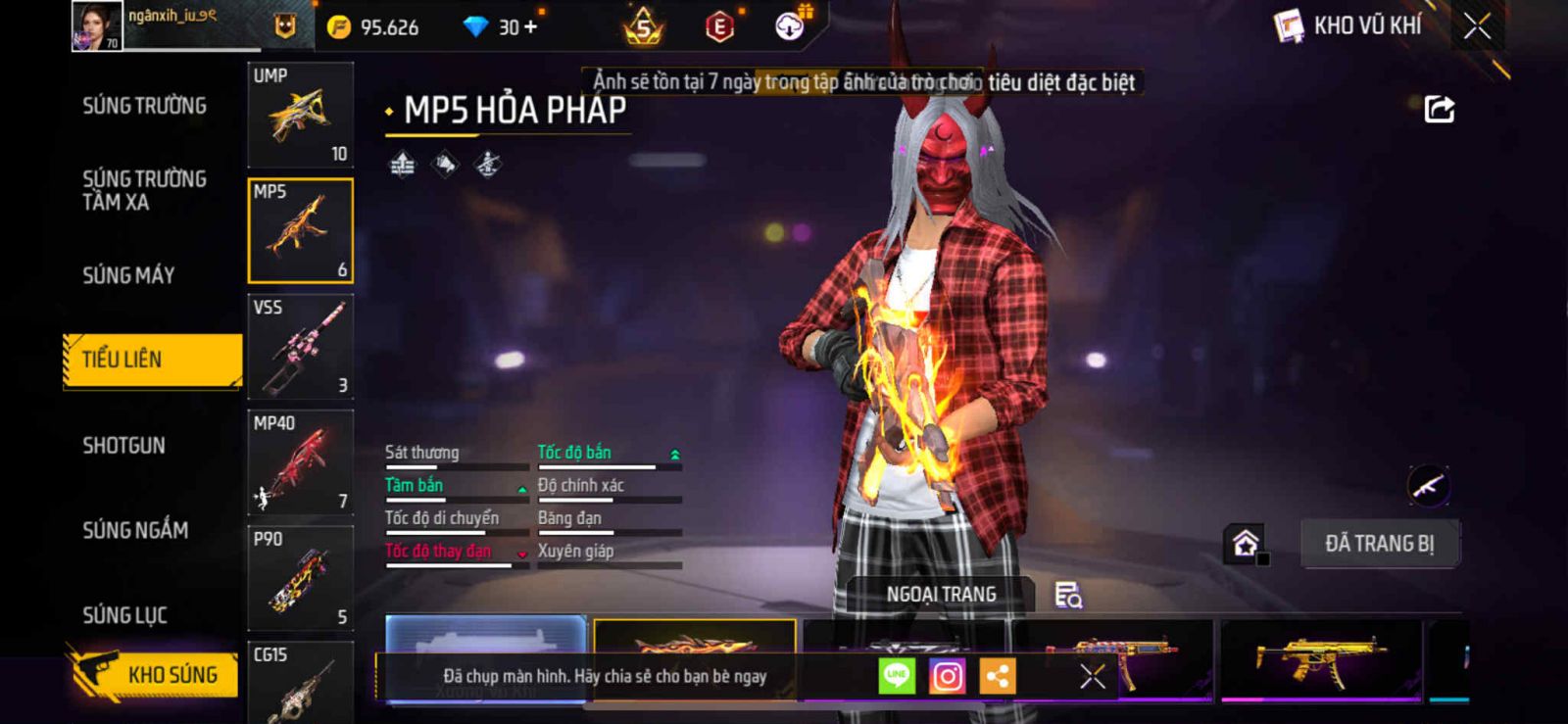Click the share arrow icon
The width and height of the screenshot is (1568, 724).
(1439, 109)
